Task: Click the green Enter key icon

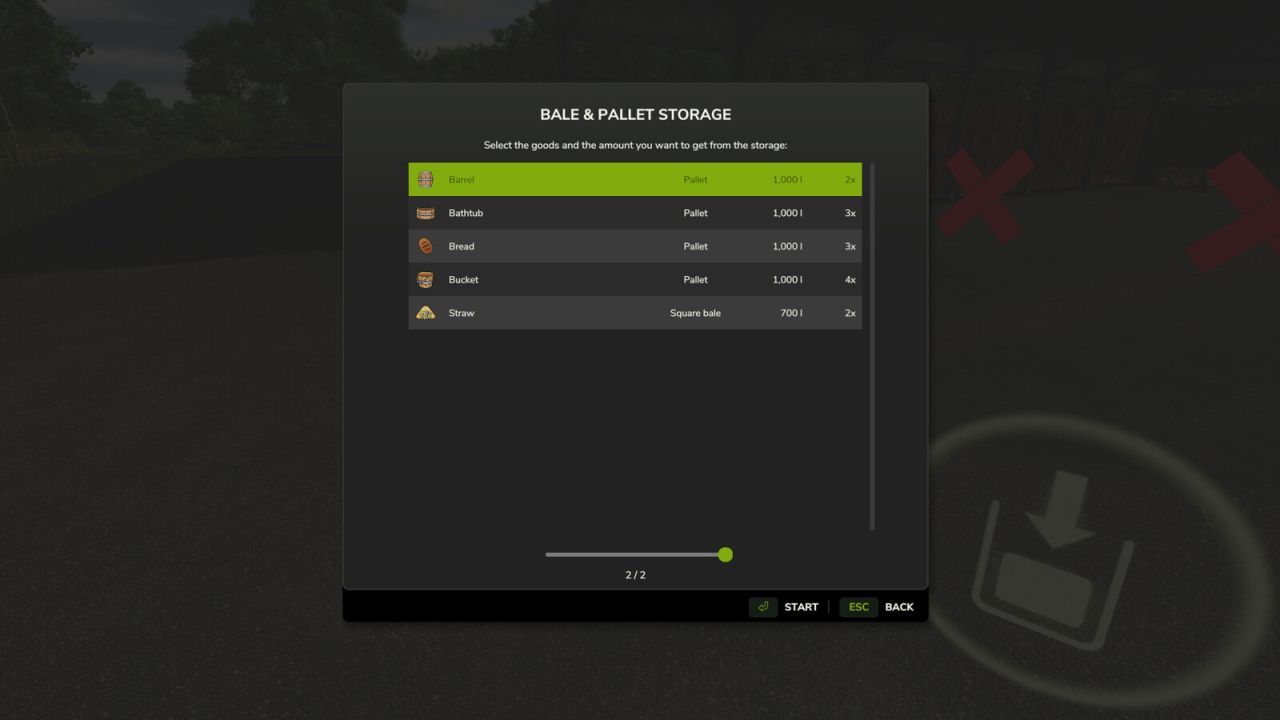Action: [763, 606]
